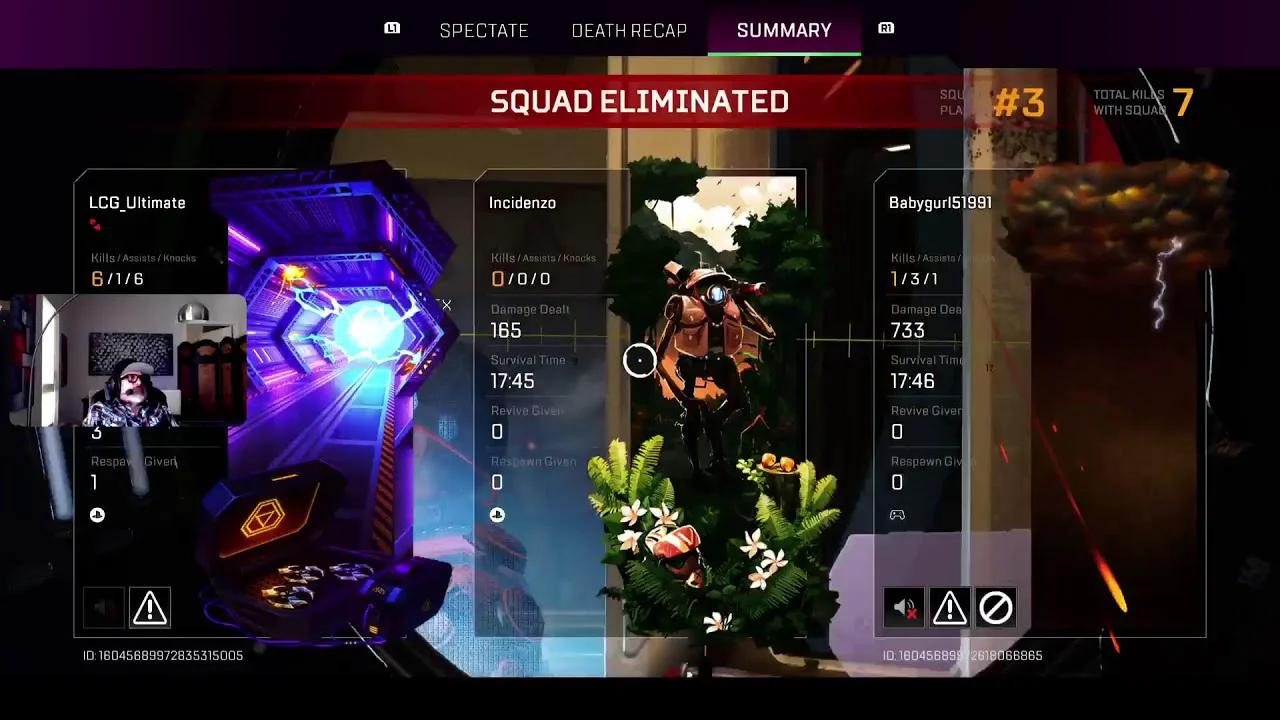Unmute LCG_Ultimate using the dimmed speaker icon
The image size is (1280, 720).
pyautogui.click(x=103, y=607)
